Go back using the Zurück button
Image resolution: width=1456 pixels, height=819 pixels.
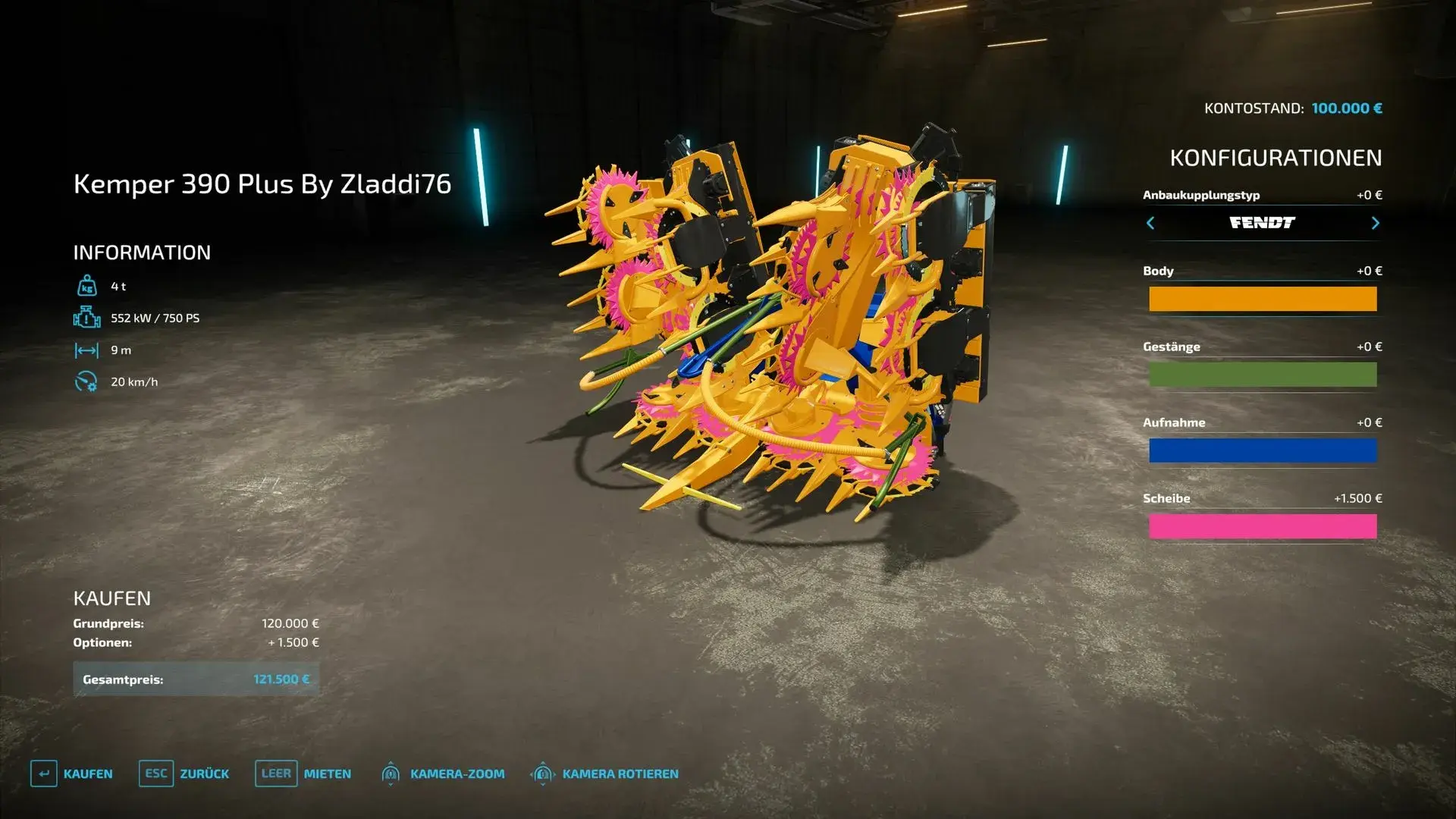[184, 773]
